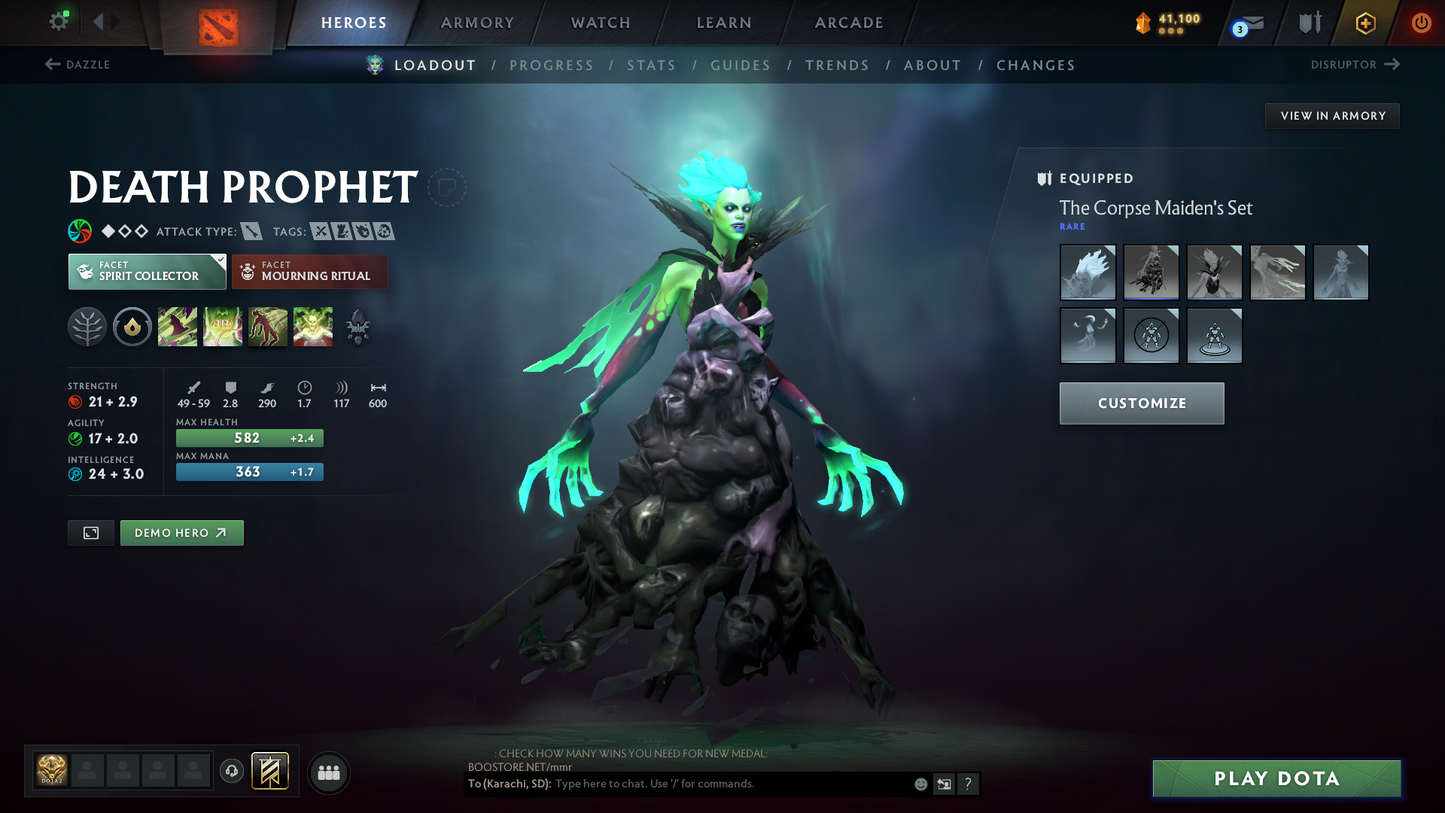Toggle the expanded portrait view icon beside Demo Hero
The width and height of the screenshot is (1445, 813).
(90, 533)
